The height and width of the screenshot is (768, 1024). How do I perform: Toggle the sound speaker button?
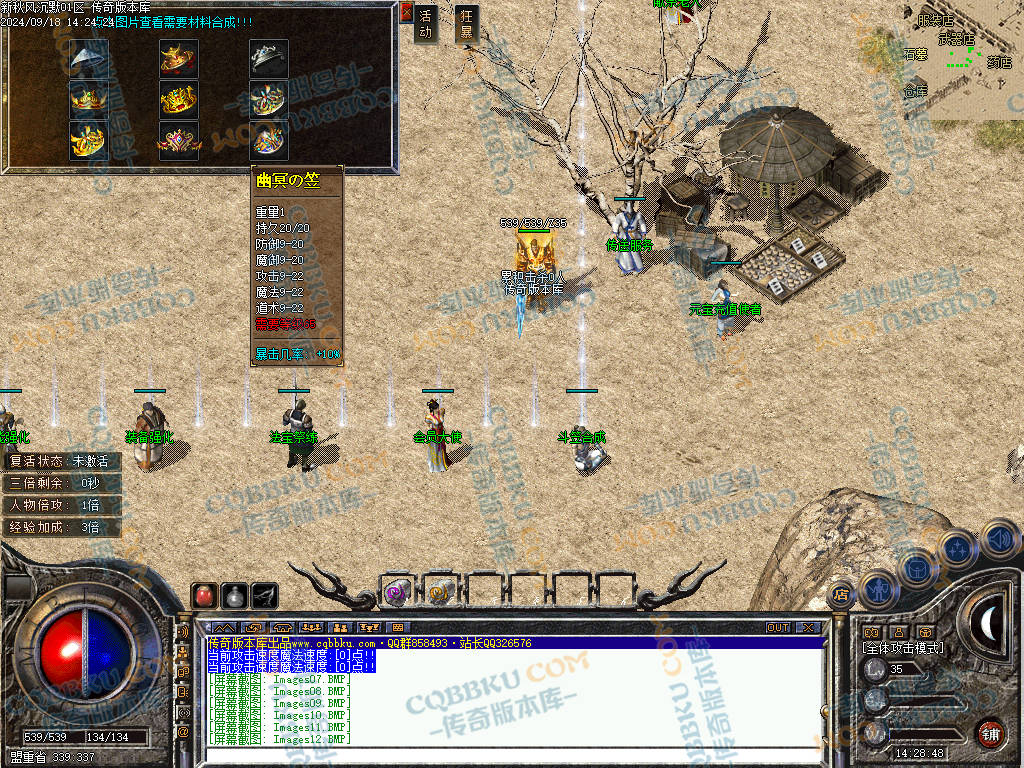pos(998,539)
